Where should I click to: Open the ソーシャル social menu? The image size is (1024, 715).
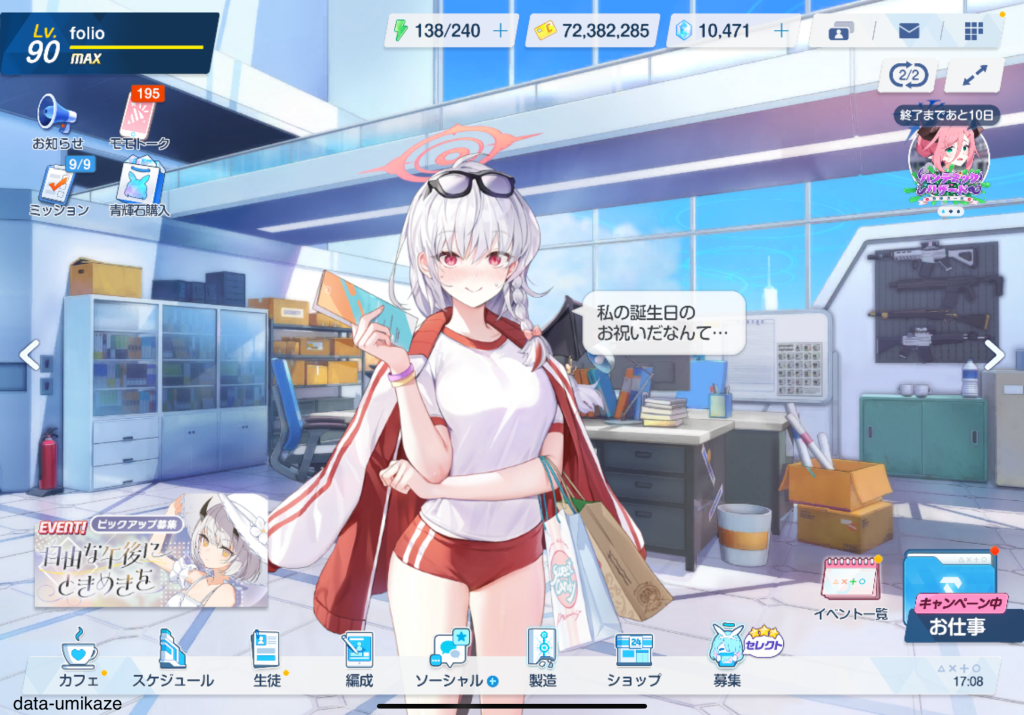[x=452, y=658]
